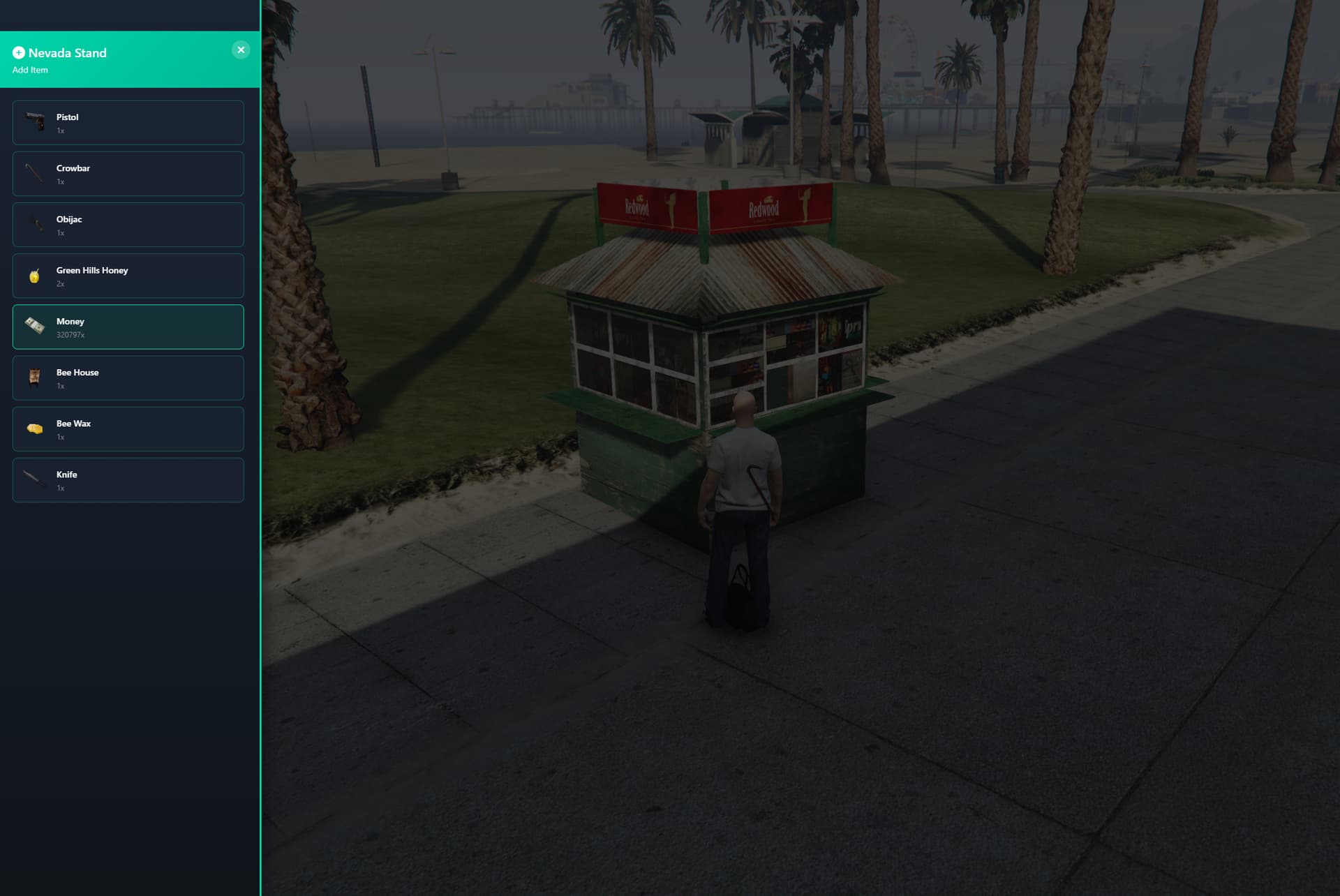
Task: Select the Pistol item icon
Action: [35, 122]
